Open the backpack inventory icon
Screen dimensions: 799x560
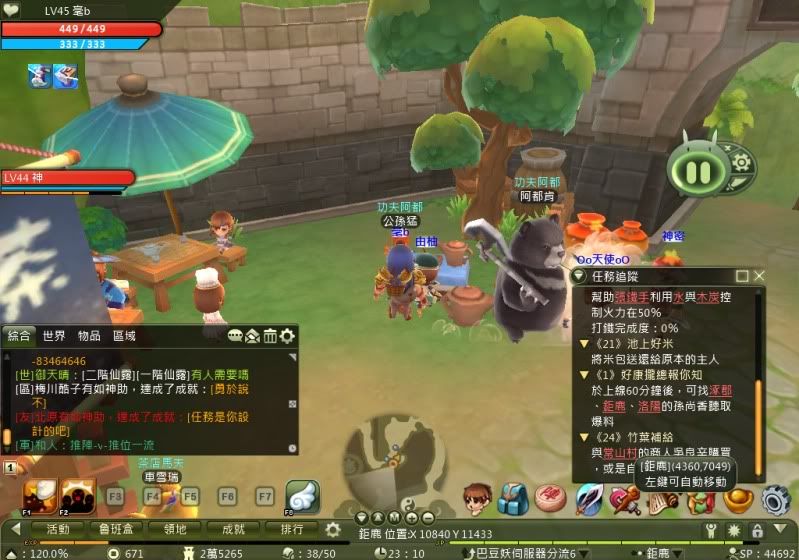(513, 498)
